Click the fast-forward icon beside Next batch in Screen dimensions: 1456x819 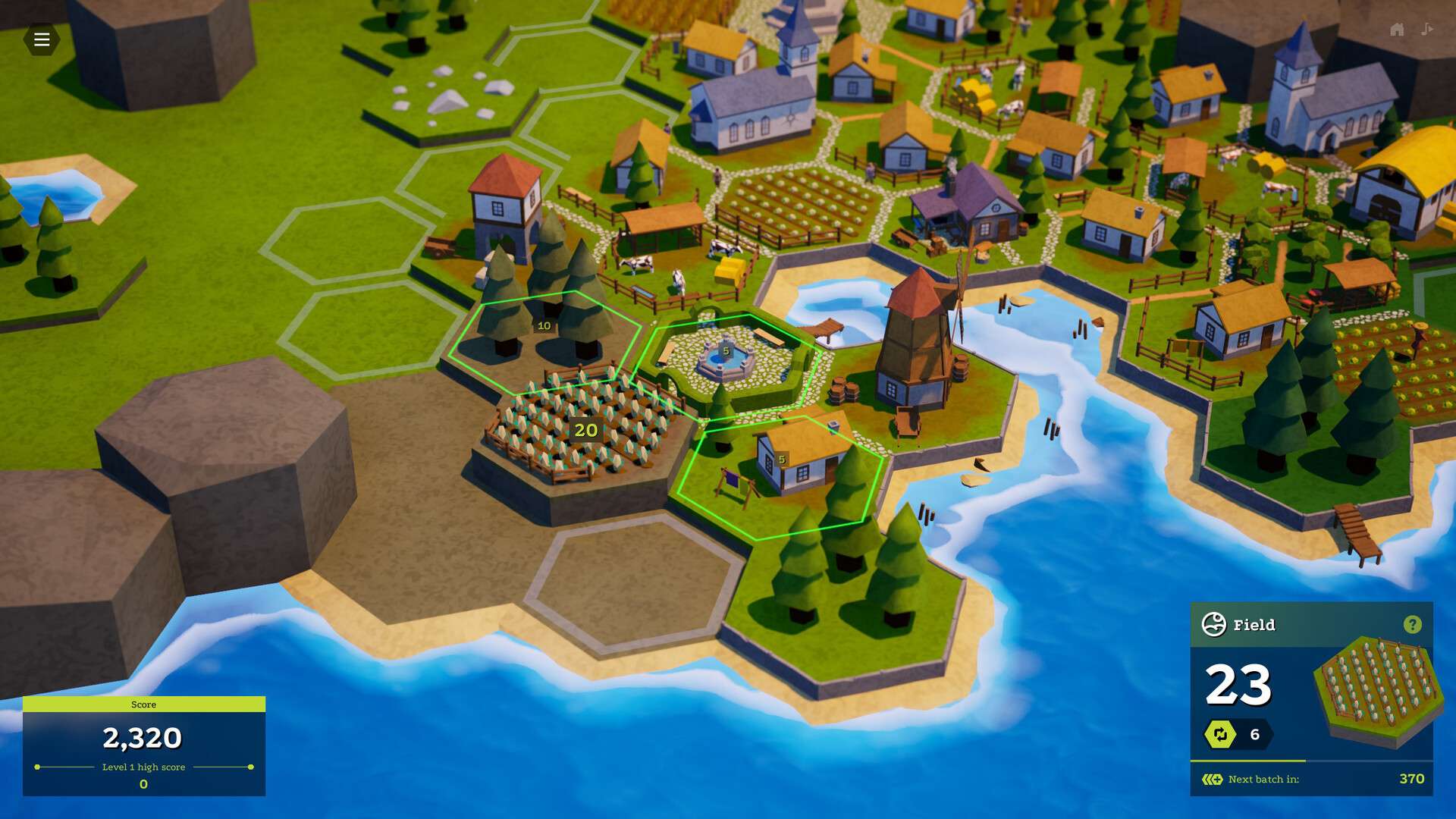(x=1213, y=778)
